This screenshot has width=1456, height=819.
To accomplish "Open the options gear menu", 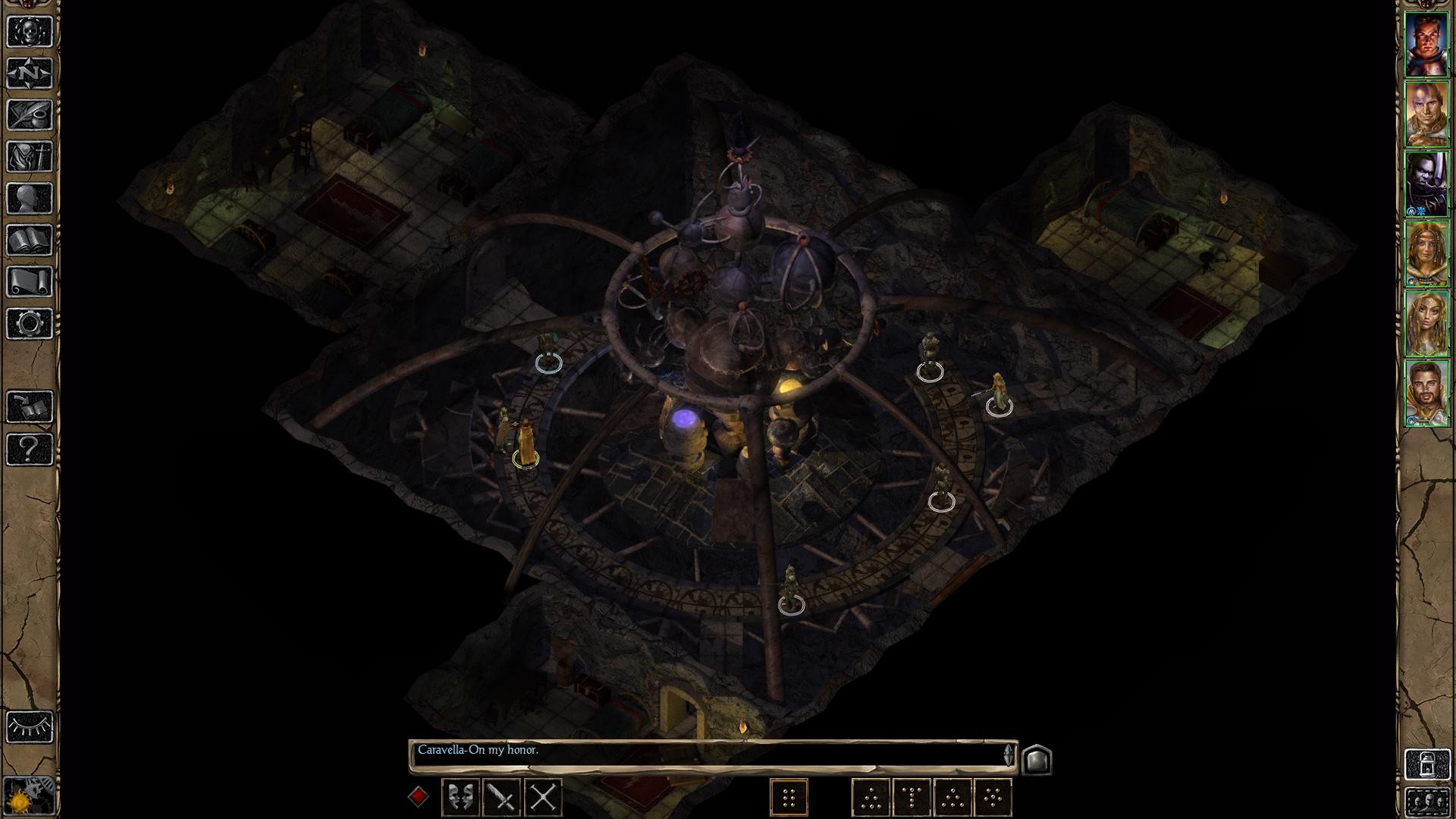I will click(30, 324).
